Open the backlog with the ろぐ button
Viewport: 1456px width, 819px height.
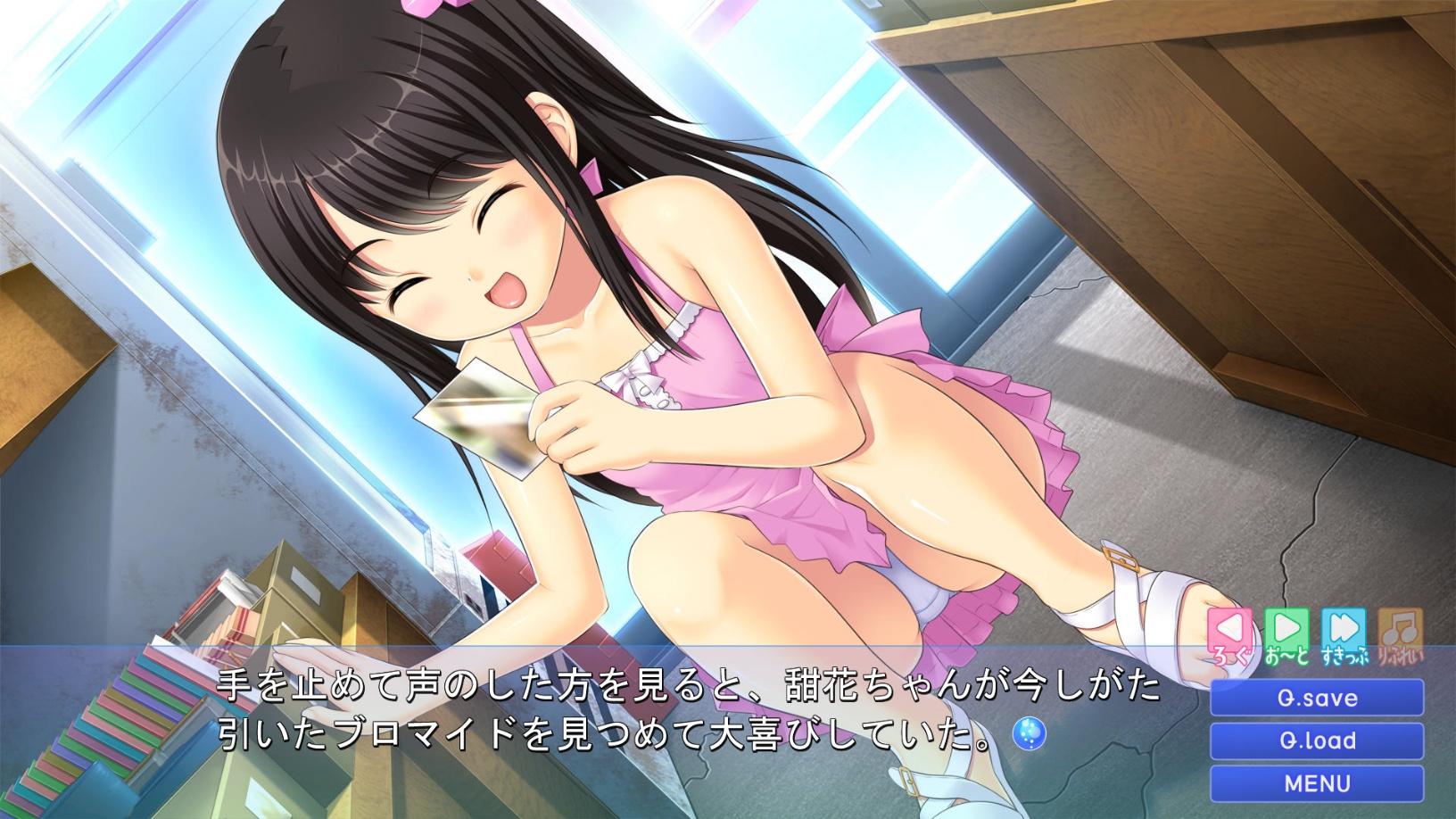click(1229, 637)
